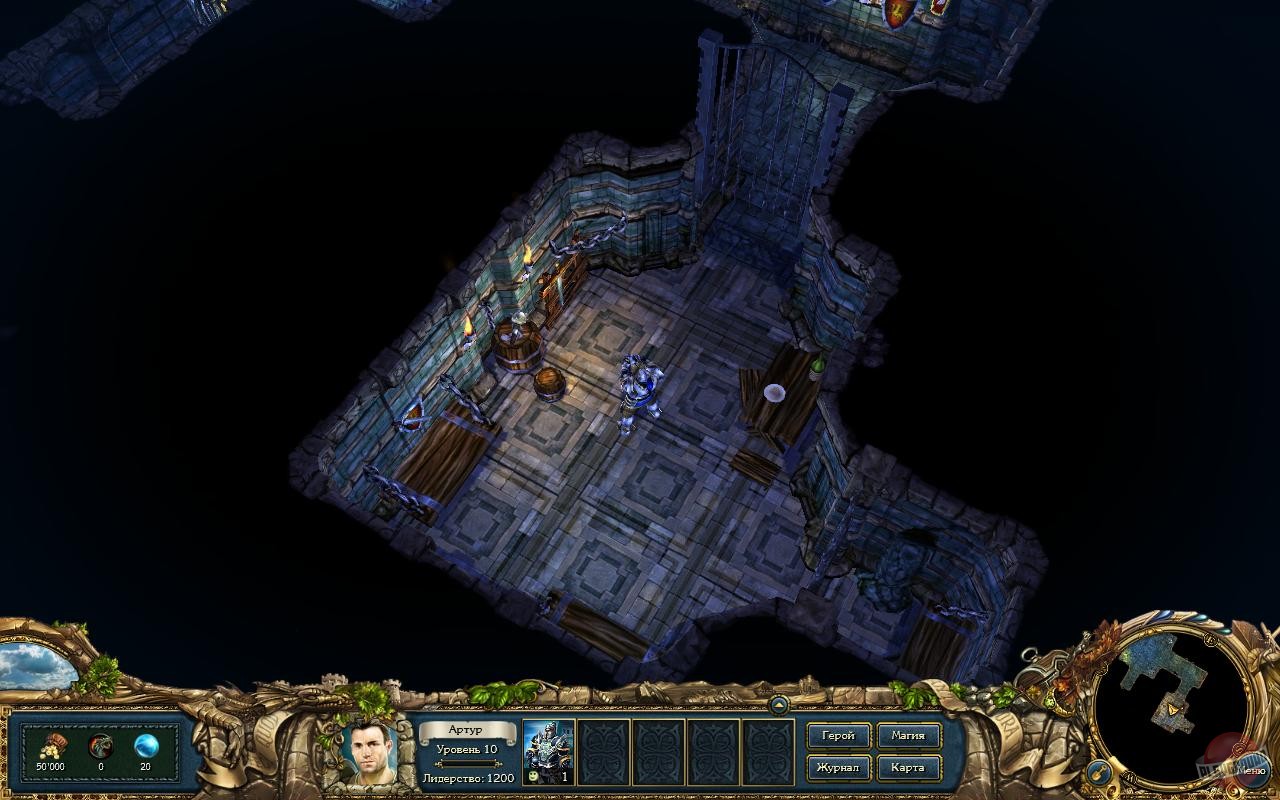Expand the army panel with the up arrow
1280x800 pixels.
click(x=779, y=705)
